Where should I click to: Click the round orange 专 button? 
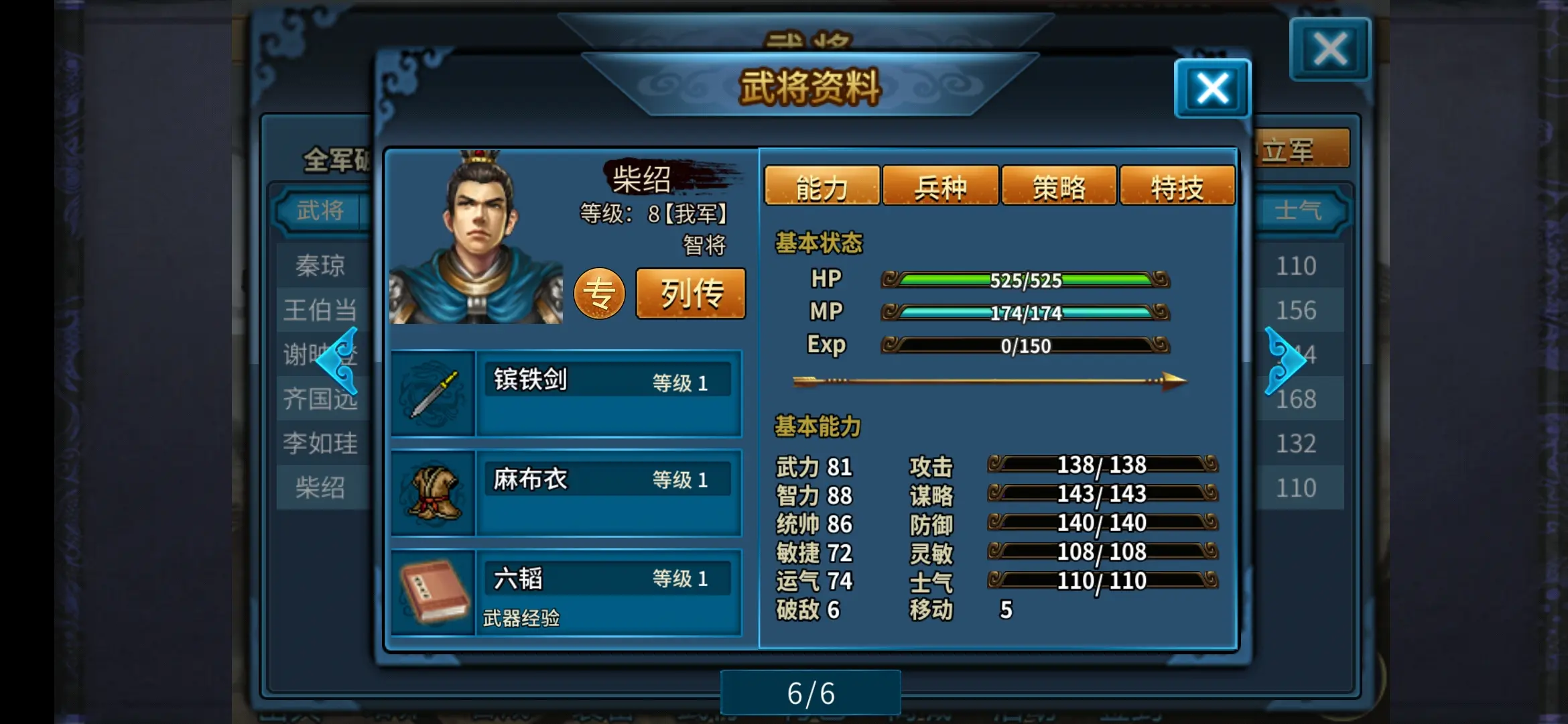point(599,294)
